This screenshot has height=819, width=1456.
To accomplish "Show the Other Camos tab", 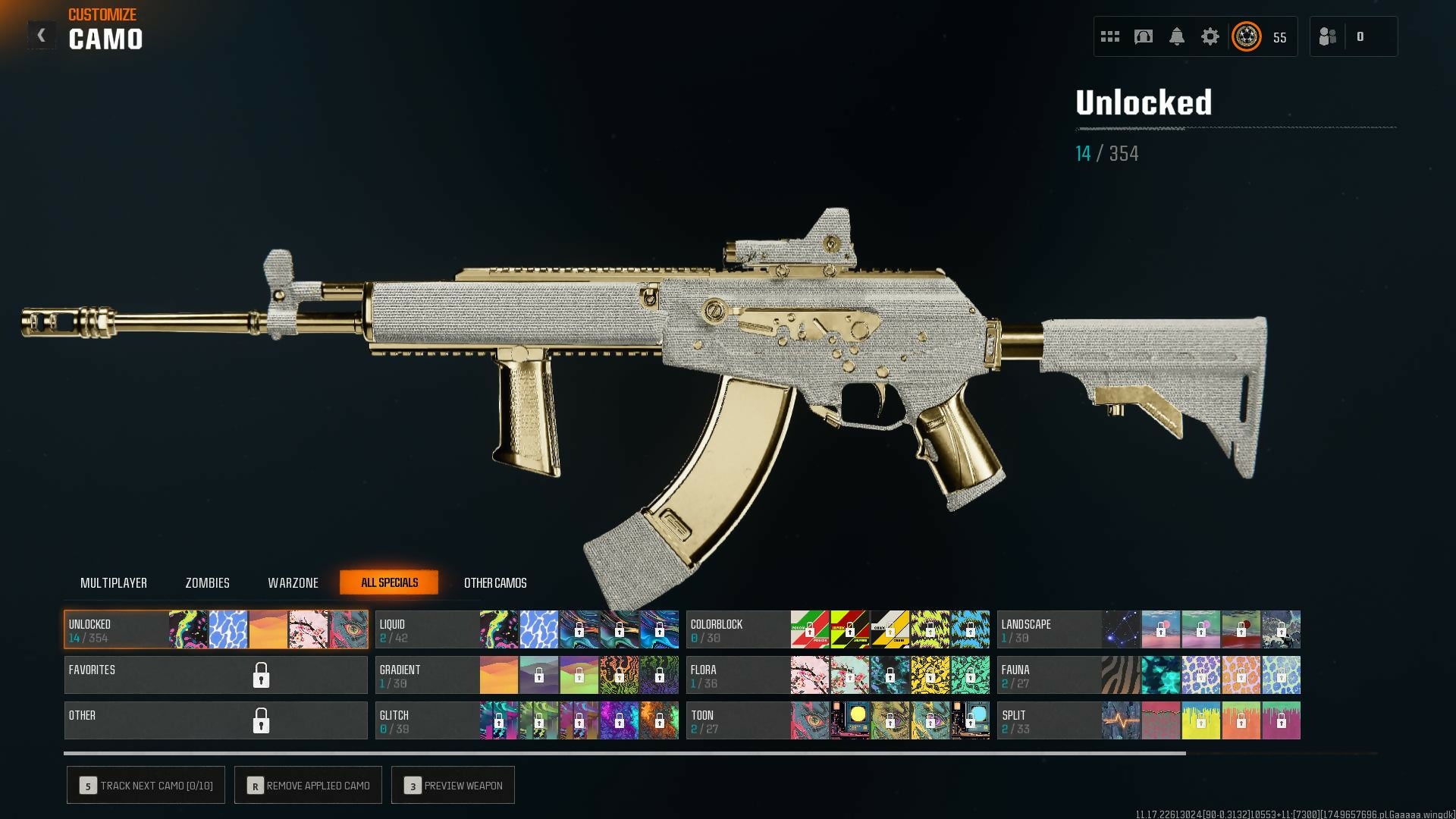I will [495, 583].
